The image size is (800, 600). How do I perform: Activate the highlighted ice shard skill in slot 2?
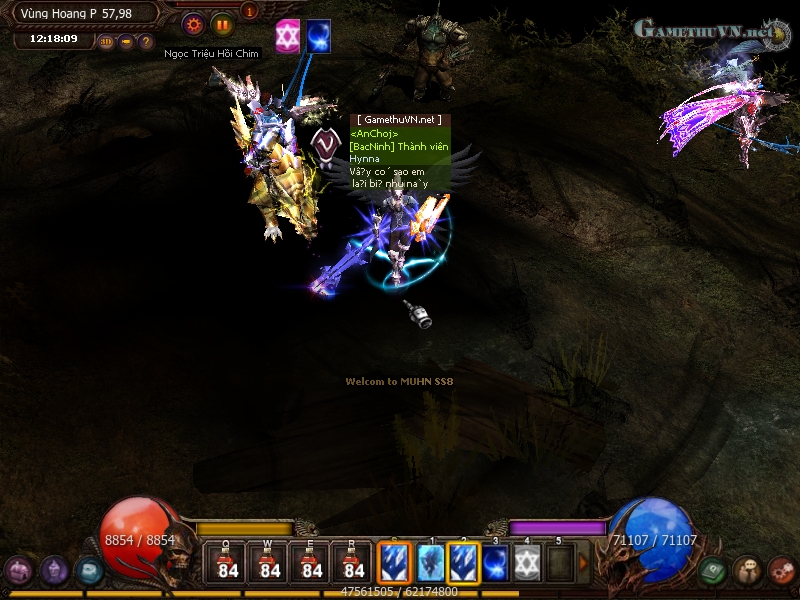click(x=464, y=563)
